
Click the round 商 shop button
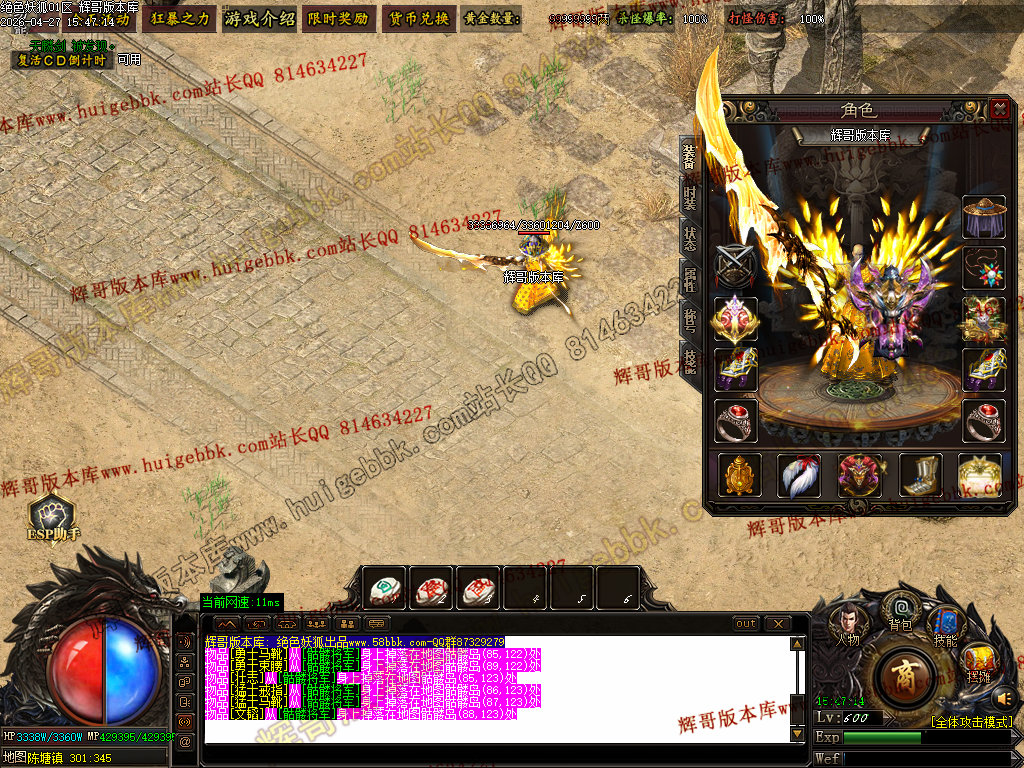click(x=904, y=674)
